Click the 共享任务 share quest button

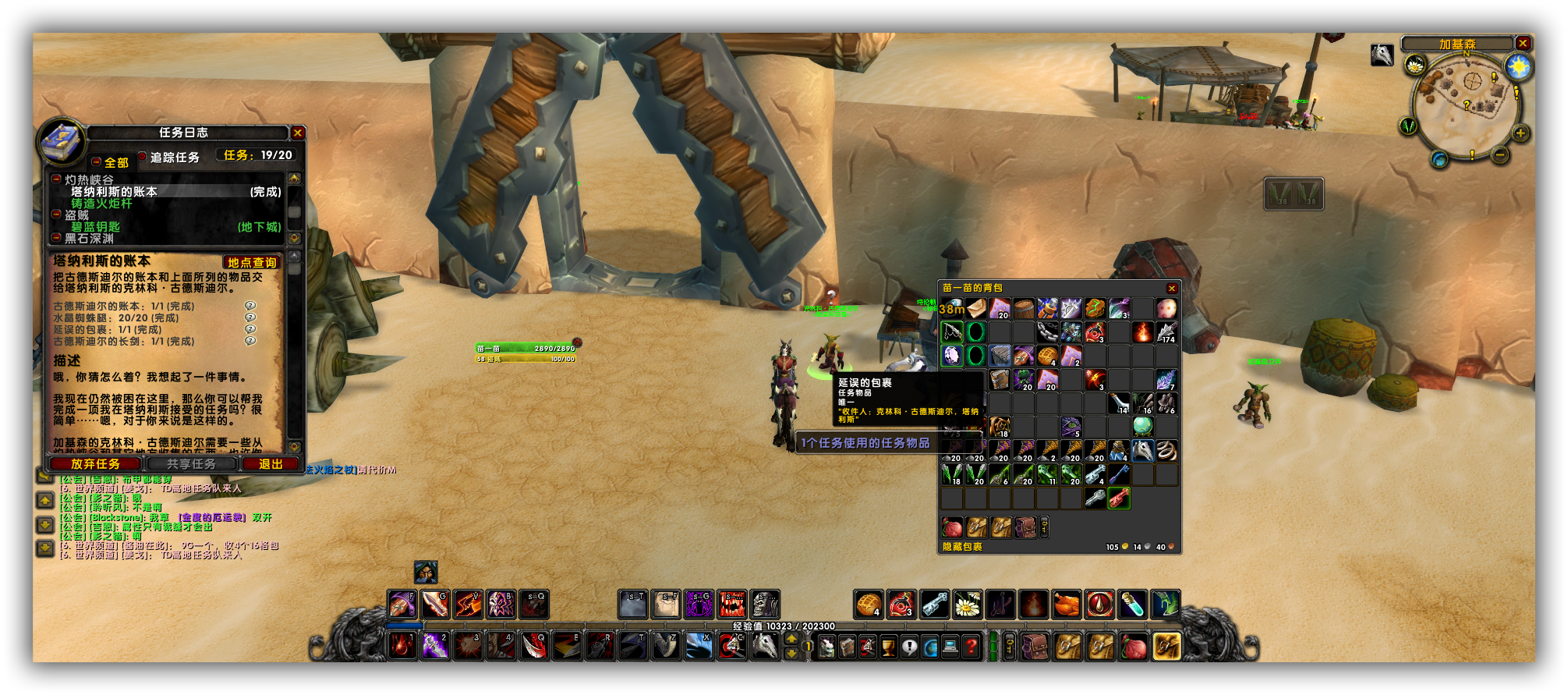tap(191, 464)
